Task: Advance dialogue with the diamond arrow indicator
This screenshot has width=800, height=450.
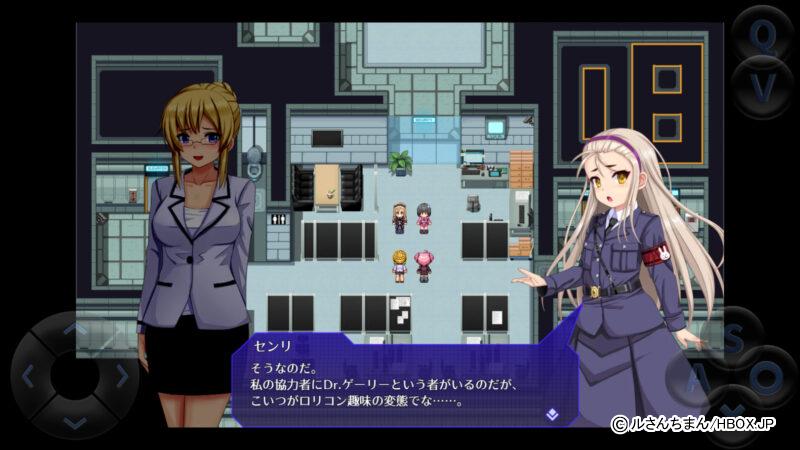Action: [x=551, y=412]
